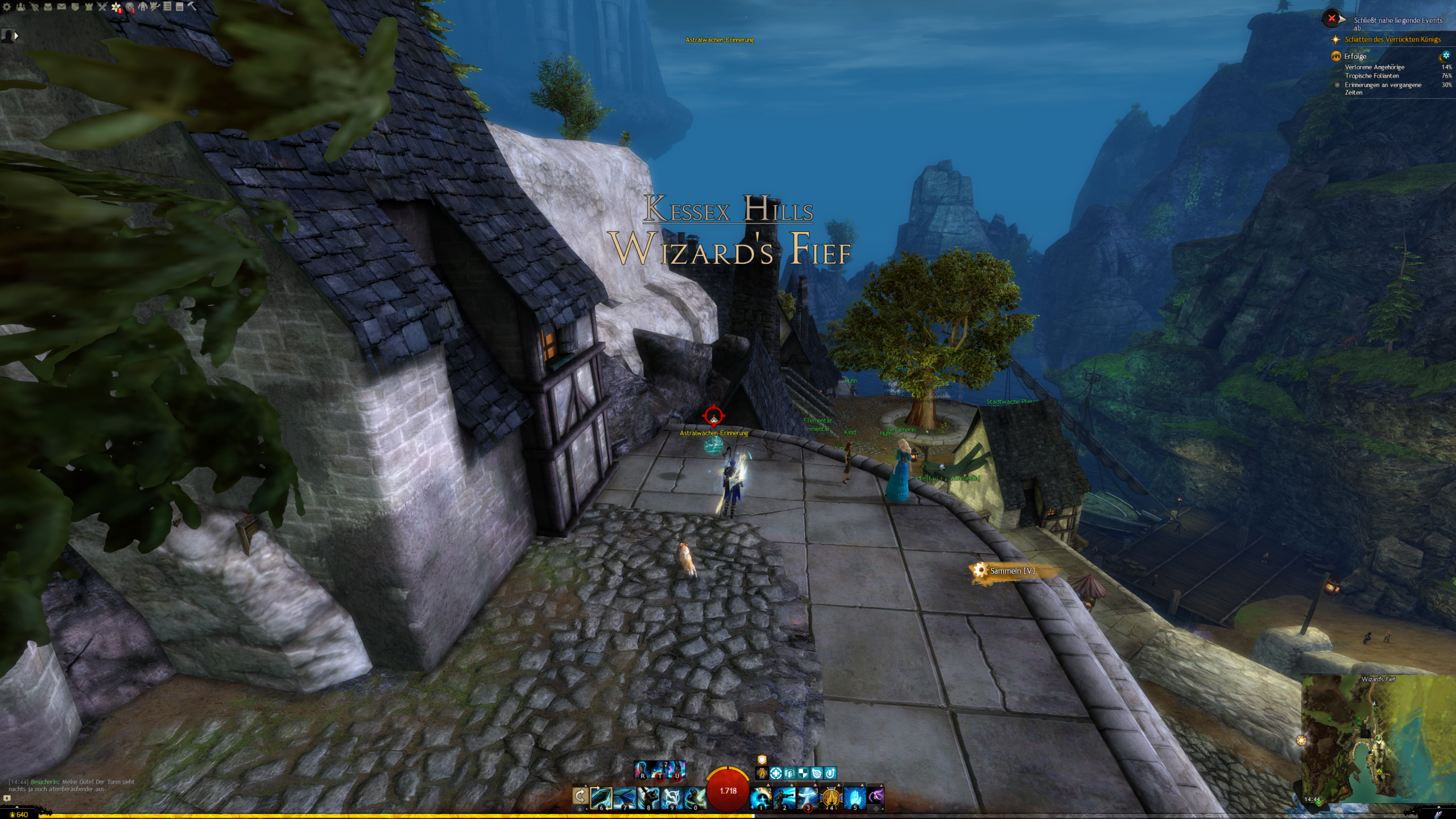Expand the party portrait arrow
The image size is (1456, 819).
coord(16,36)
